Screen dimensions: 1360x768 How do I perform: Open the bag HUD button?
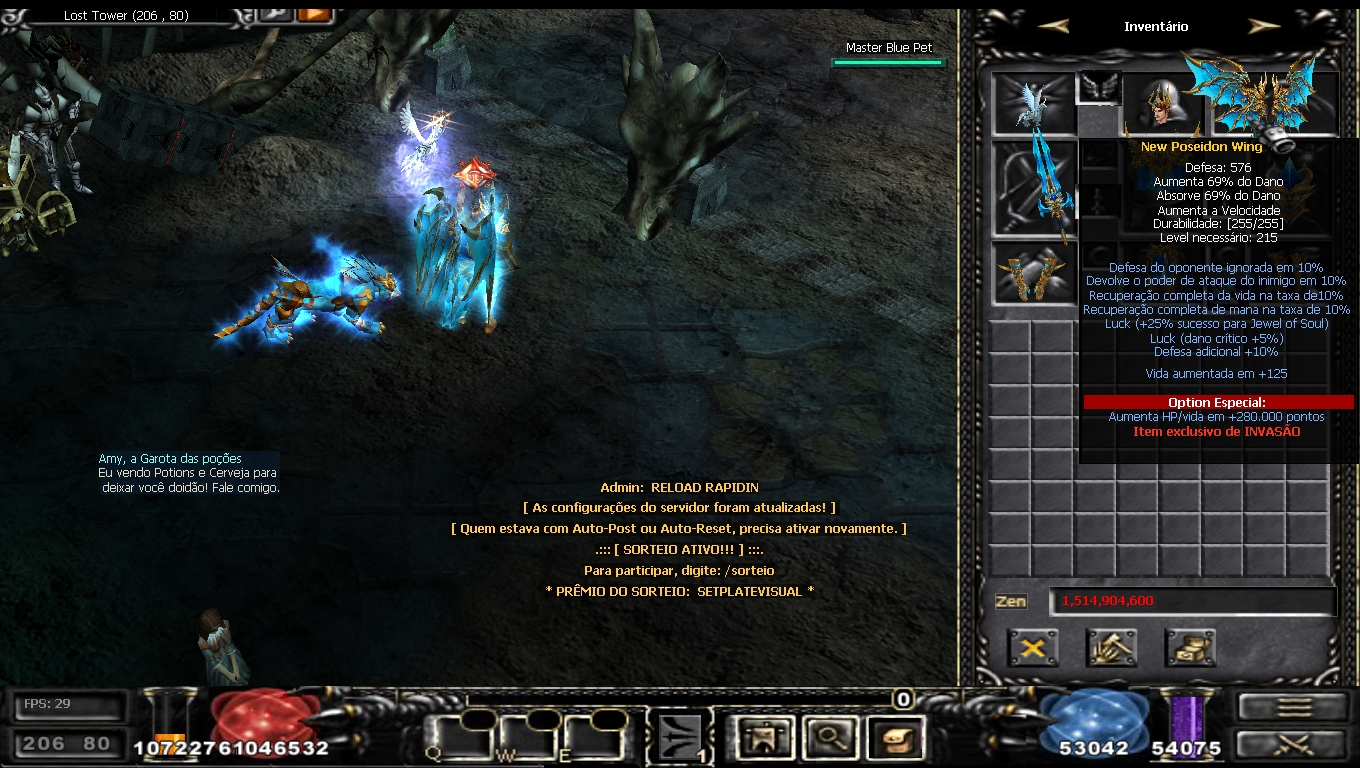click(896, 738)
